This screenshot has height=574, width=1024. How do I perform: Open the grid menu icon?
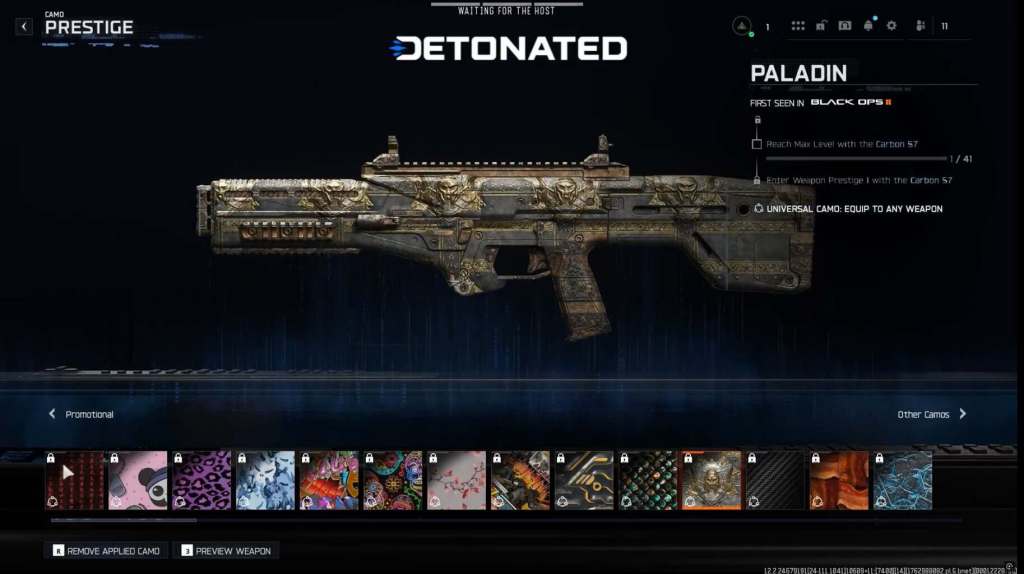coord(798,26)
